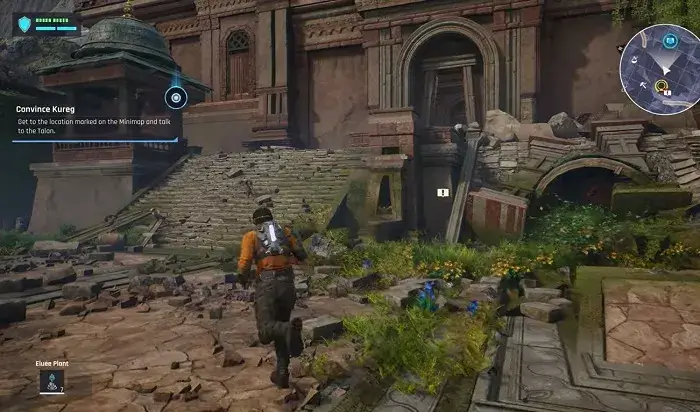The image size is (700, 412).
Task: Click the yellow ring marker on the minimap
Action: 660,87
